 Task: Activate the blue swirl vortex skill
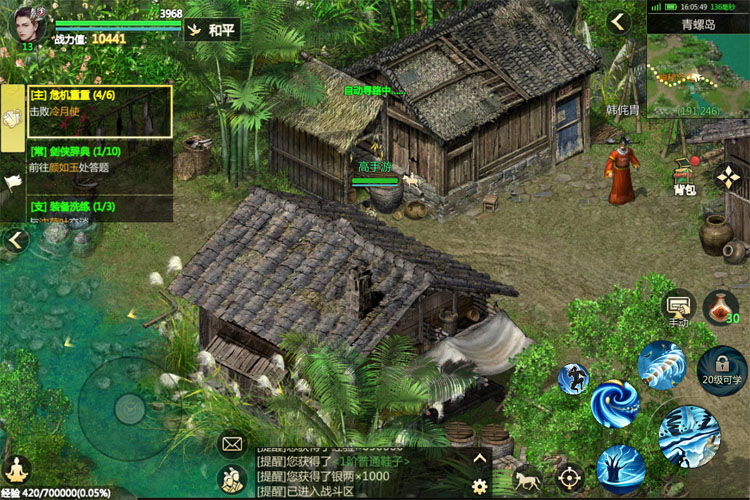(x=615, y=402)
